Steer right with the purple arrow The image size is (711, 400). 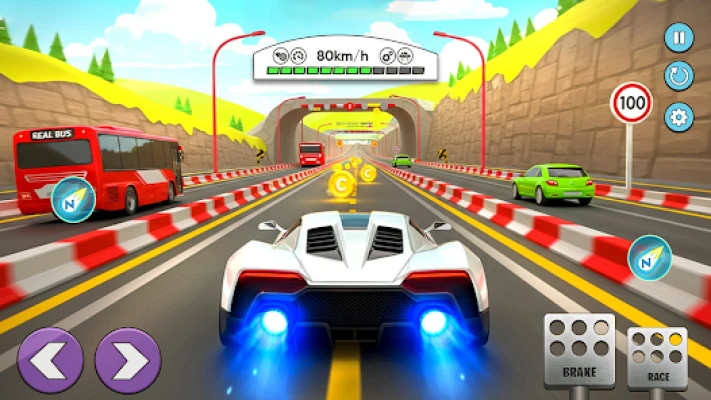128,360
